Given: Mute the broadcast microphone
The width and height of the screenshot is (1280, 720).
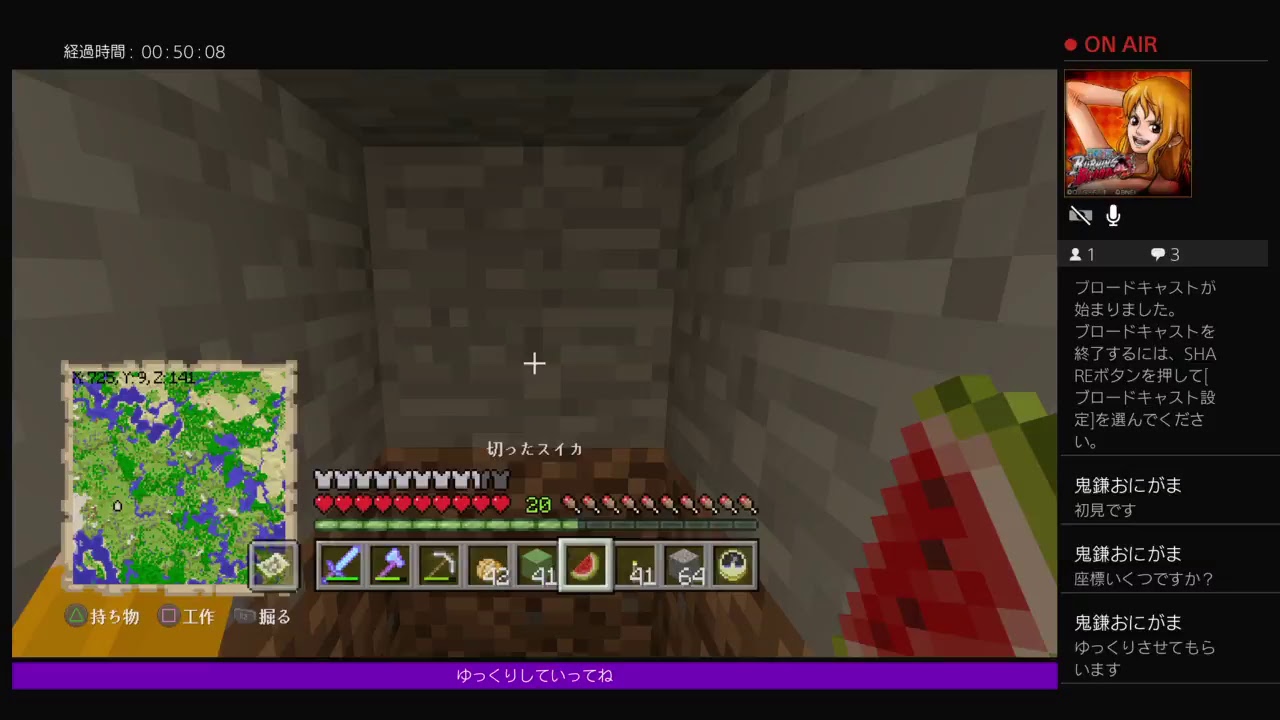Looking at the screenshot, I should point(1113,215).
